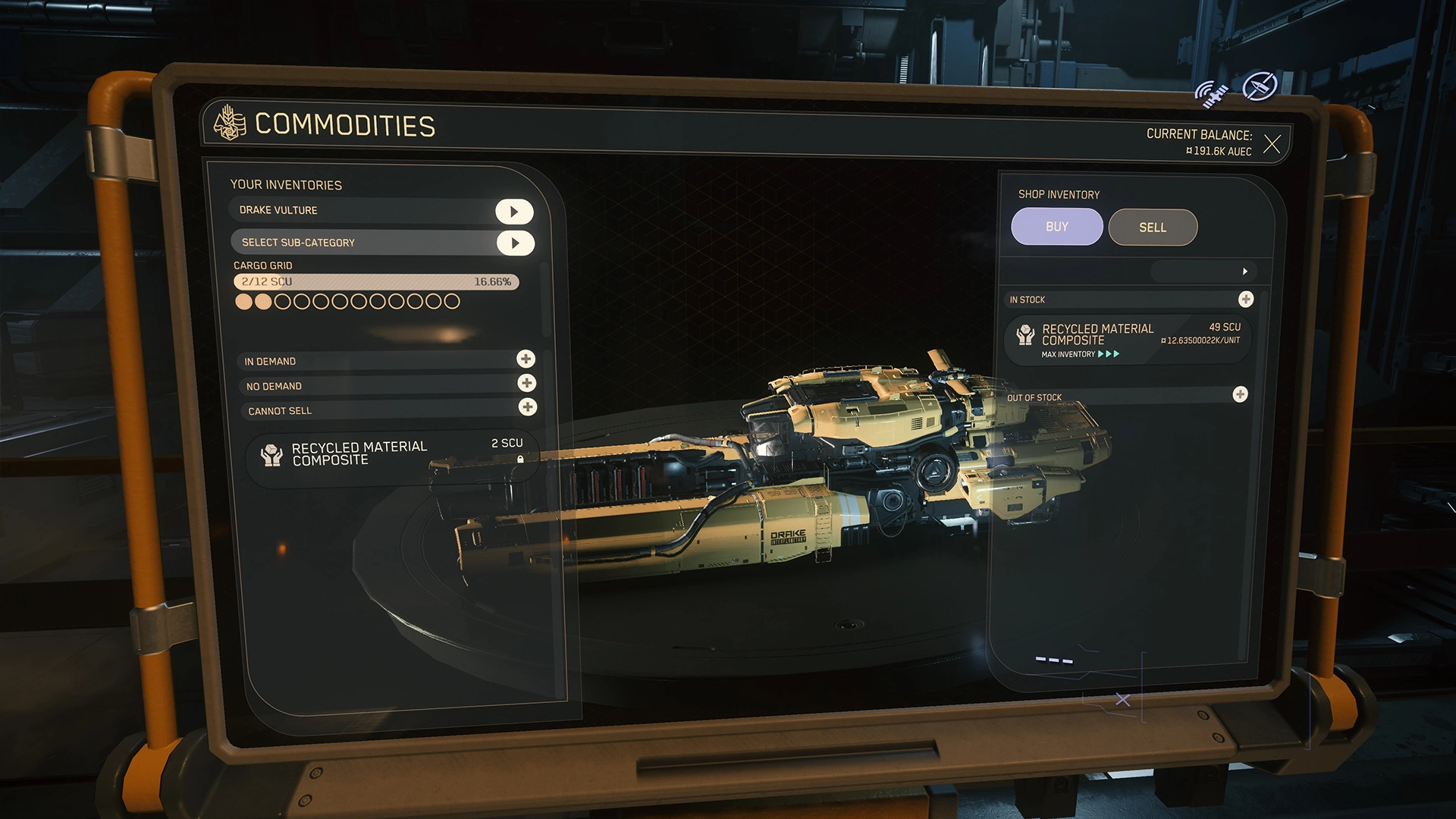
Task: Switch to the Sell tab
Action: (x=1152, y=227)
